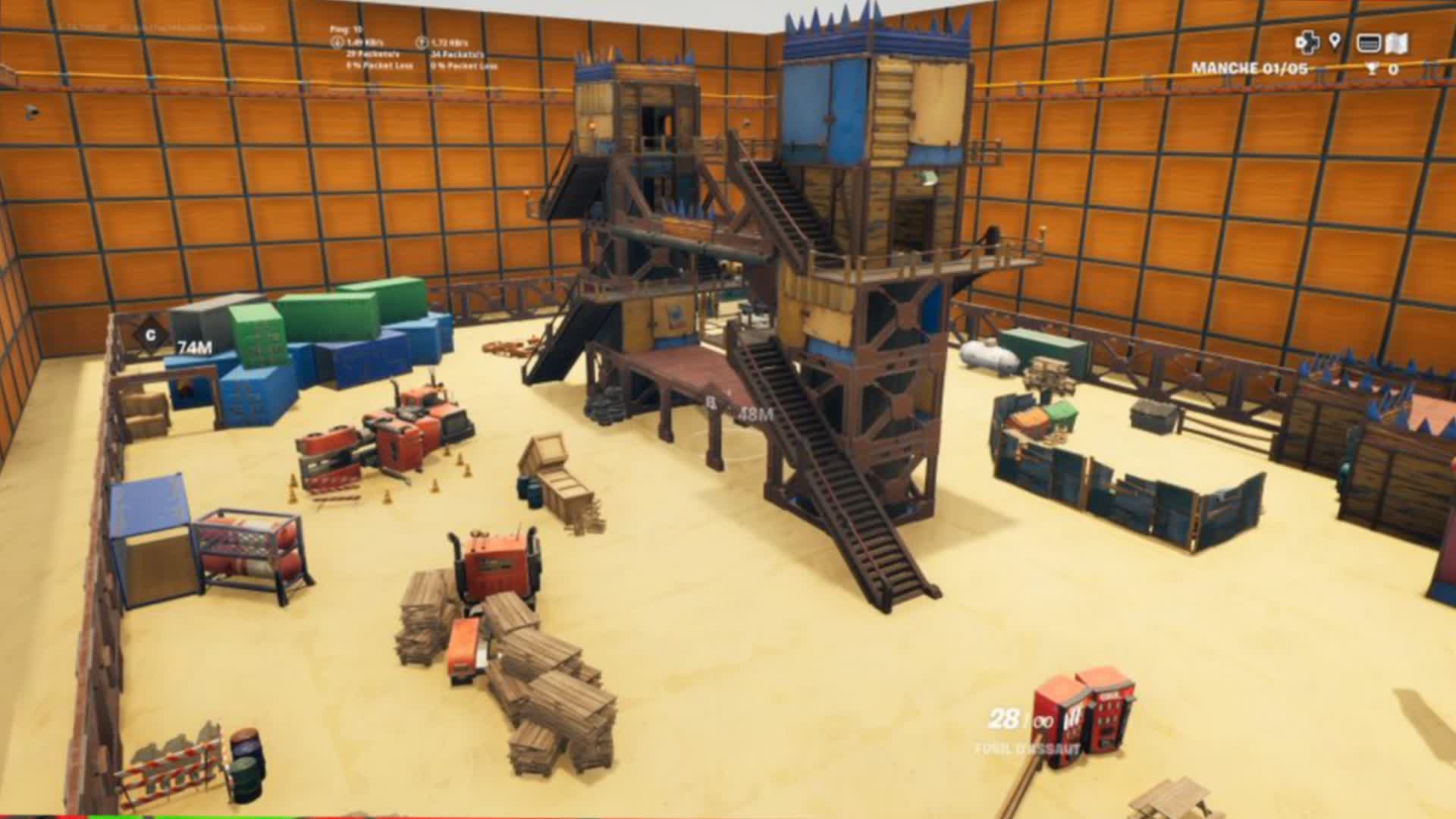
Task: Select the MANCHE 01/05 round label
Action: (1250, 67)
